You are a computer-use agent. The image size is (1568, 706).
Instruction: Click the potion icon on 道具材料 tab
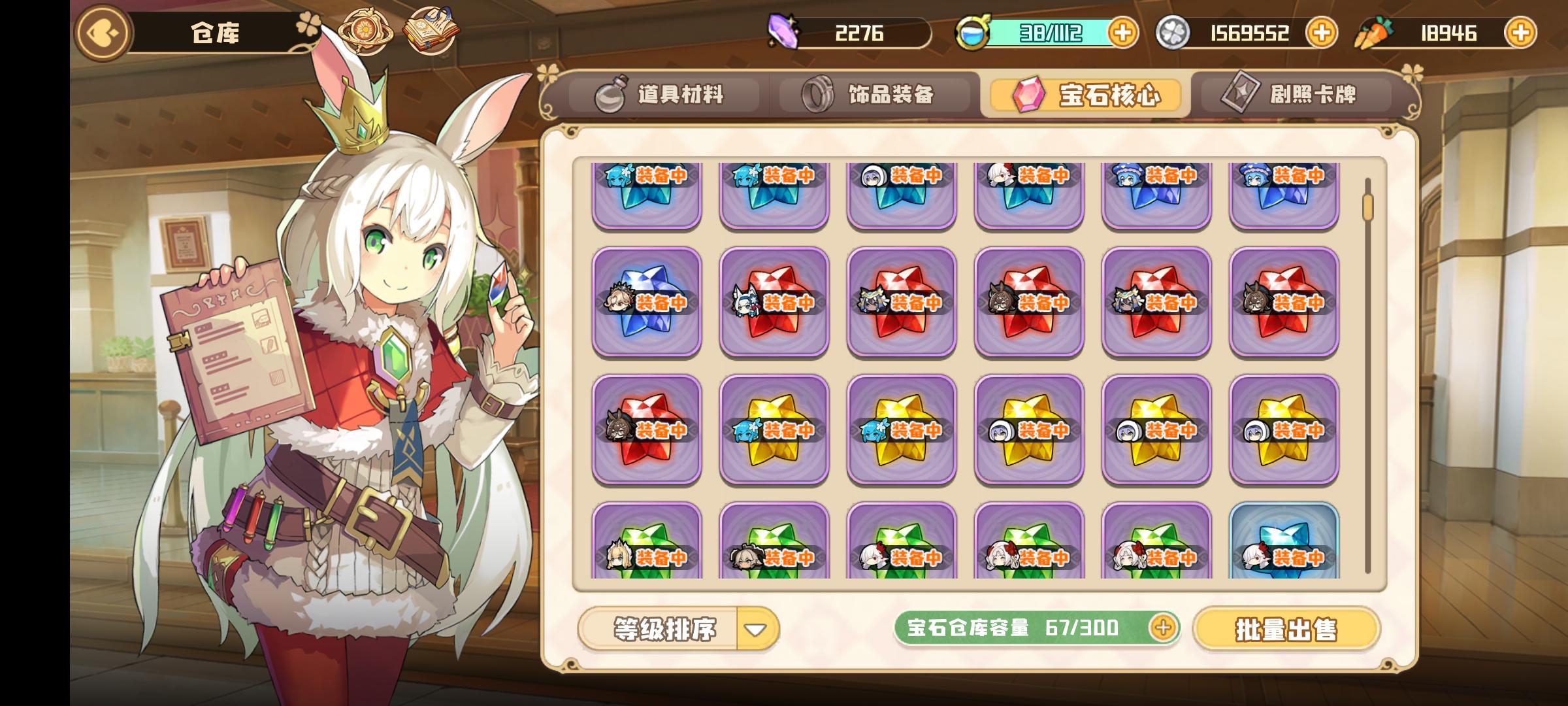click(610, 95)
